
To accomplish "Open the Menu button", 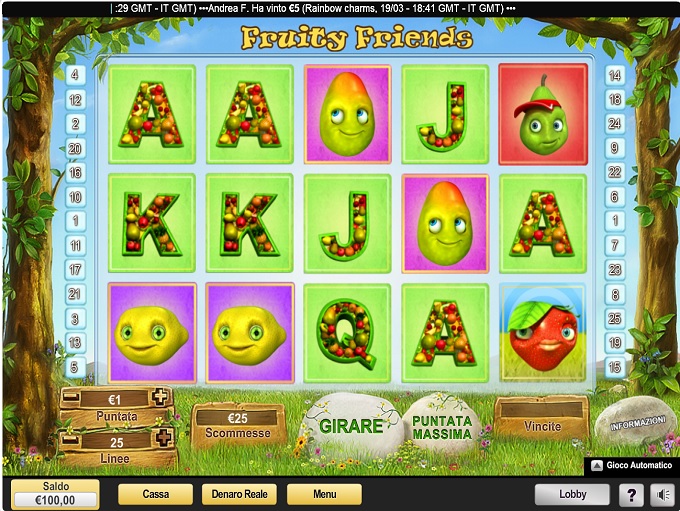I will click(324, 494).
